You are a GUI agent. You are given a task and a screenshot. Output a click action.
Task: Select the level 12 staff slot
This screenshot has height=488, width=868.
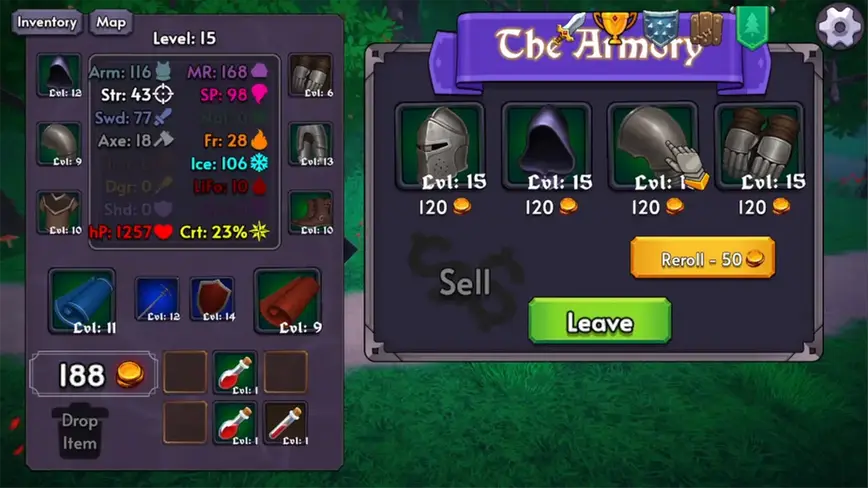click(157, 299)
